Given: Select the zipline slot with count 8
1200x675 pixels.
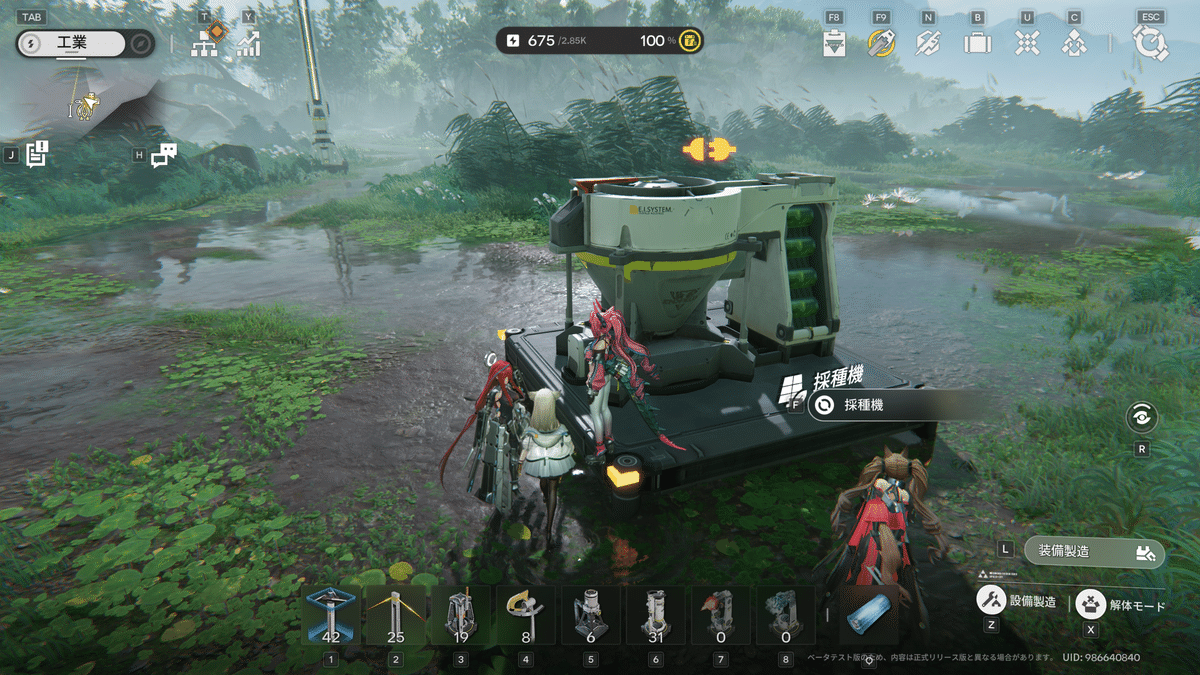Looking at the screenshot, I should click(x=526, y=614).
